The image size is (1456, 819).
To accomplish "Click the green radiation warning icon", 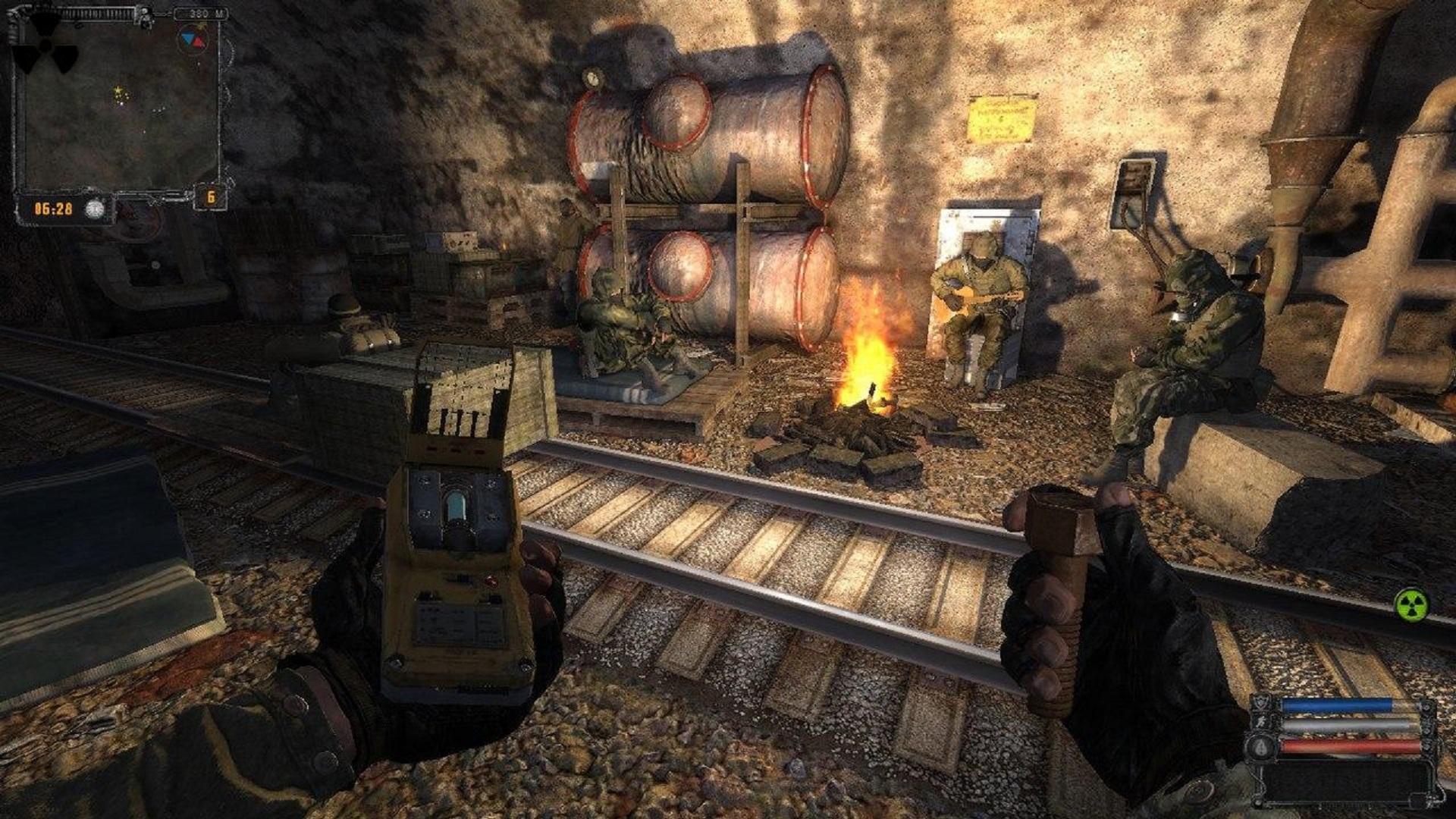I will [1411, 605].
